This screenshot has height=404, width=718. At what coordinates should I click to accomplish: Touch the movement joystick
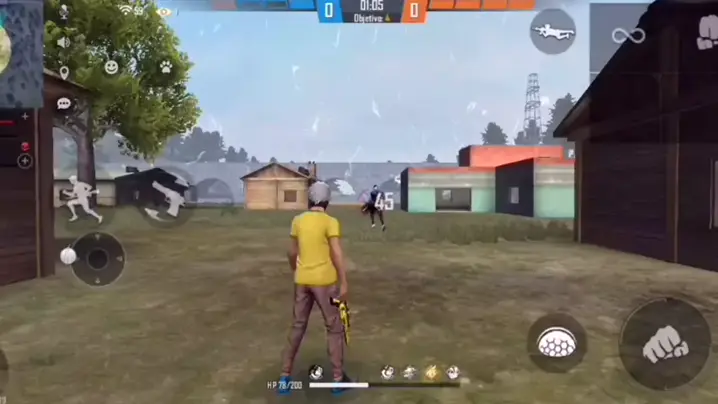point(97,259)
